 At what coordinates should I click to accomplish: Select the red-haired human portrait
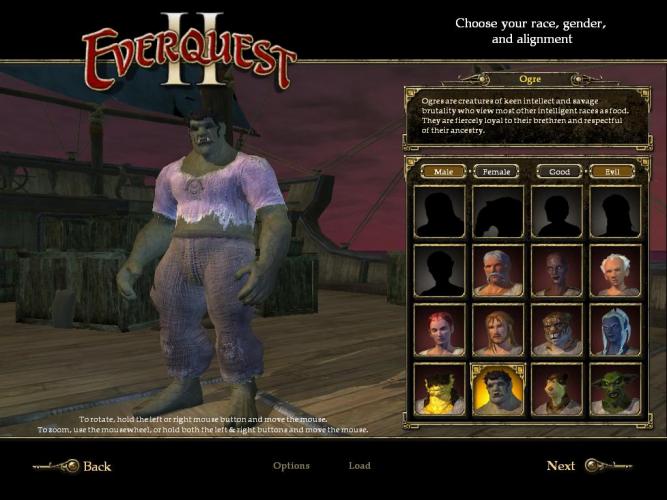click(439, 330)
